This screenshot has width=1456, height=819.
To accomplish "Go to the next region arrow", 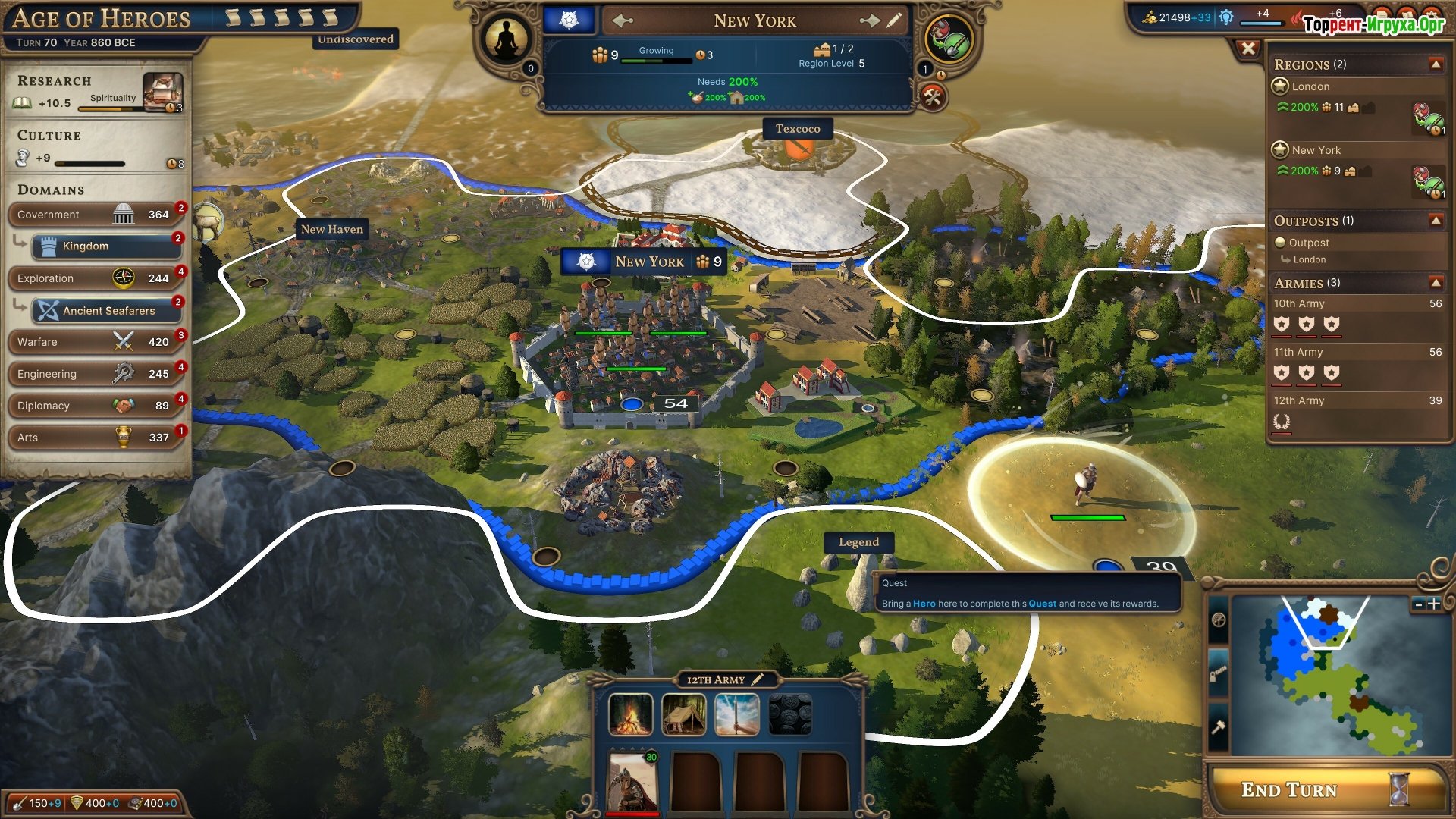I will coord(870,21).
